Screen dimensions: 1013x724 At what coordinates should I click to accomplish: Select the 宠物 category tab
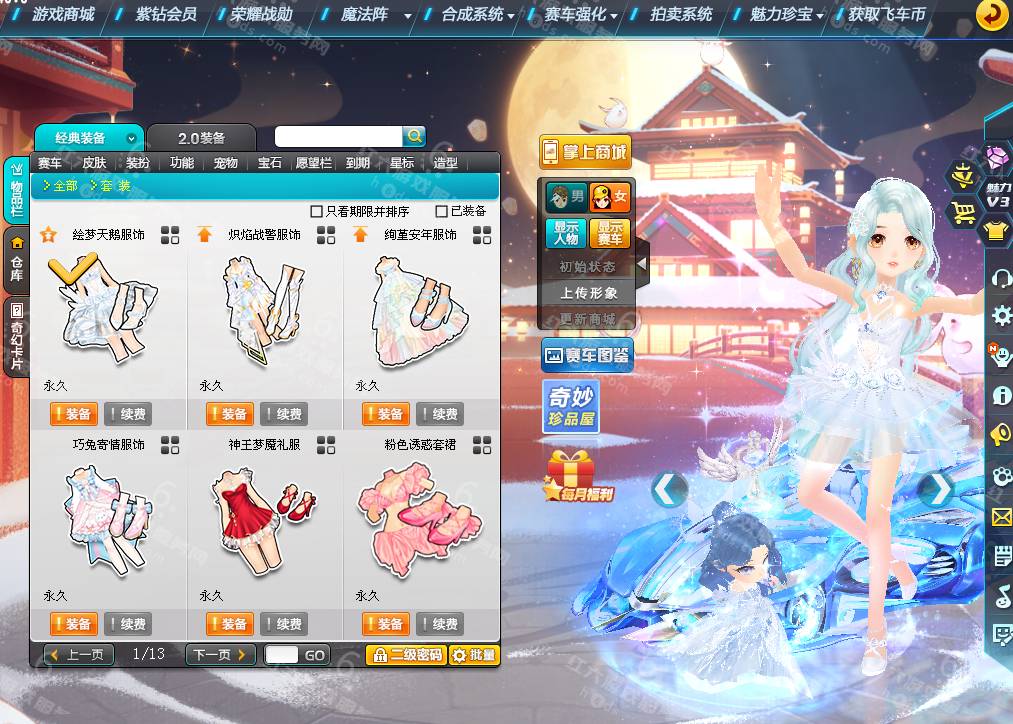click(226, 163)
